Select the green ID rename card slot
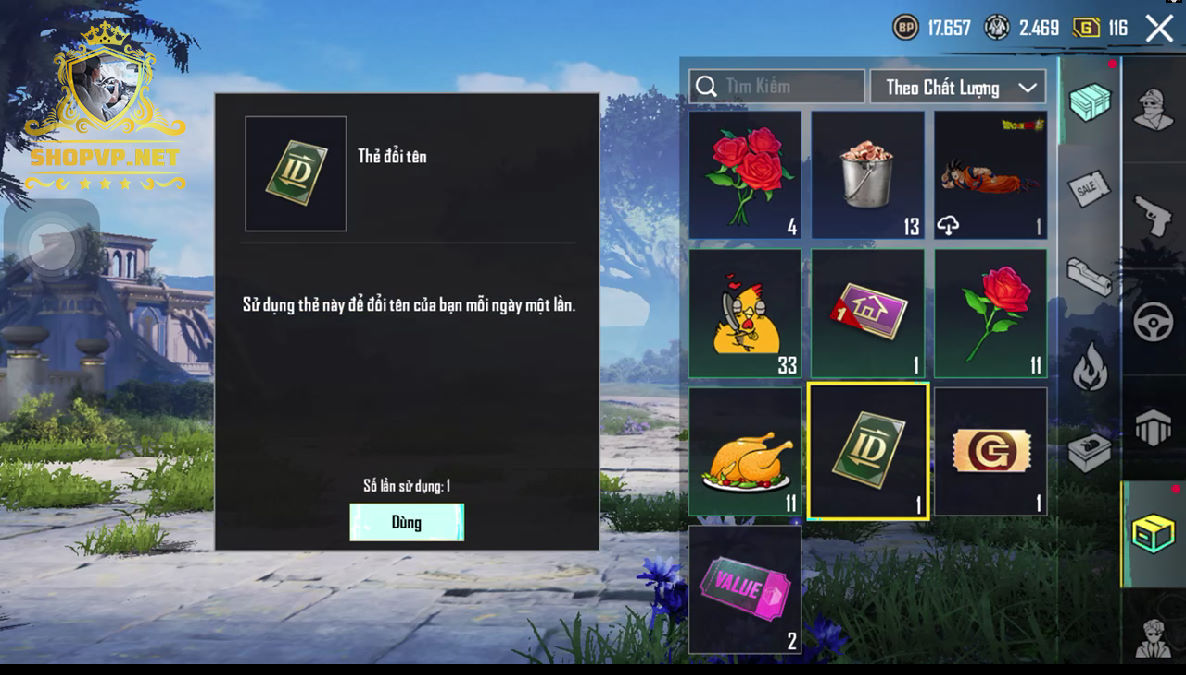This screenshot has height=675, width=1186. 867,451
